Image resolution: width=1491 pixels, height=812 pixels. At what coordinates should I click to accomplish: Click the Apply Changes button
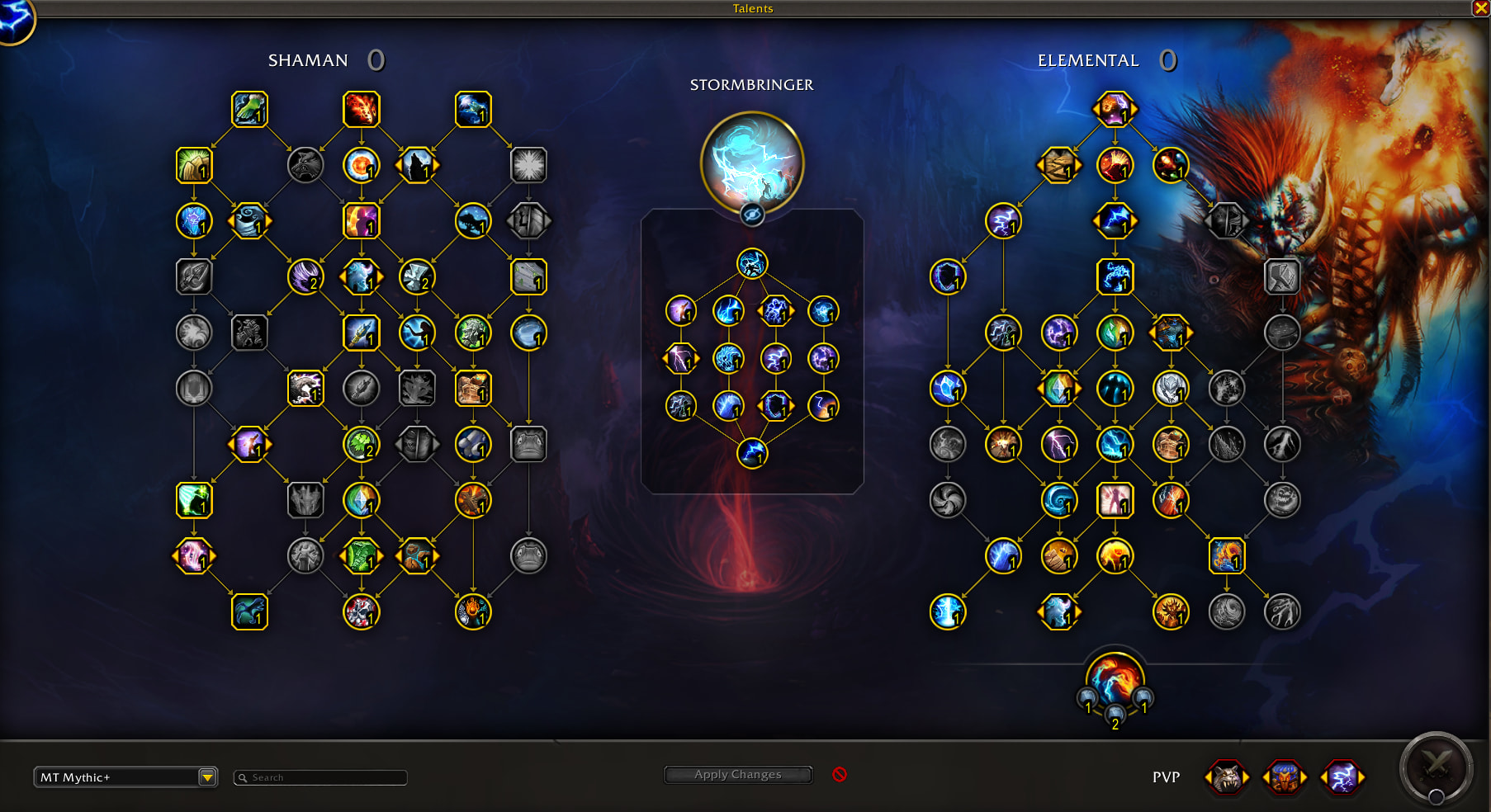tap(737, 775)
